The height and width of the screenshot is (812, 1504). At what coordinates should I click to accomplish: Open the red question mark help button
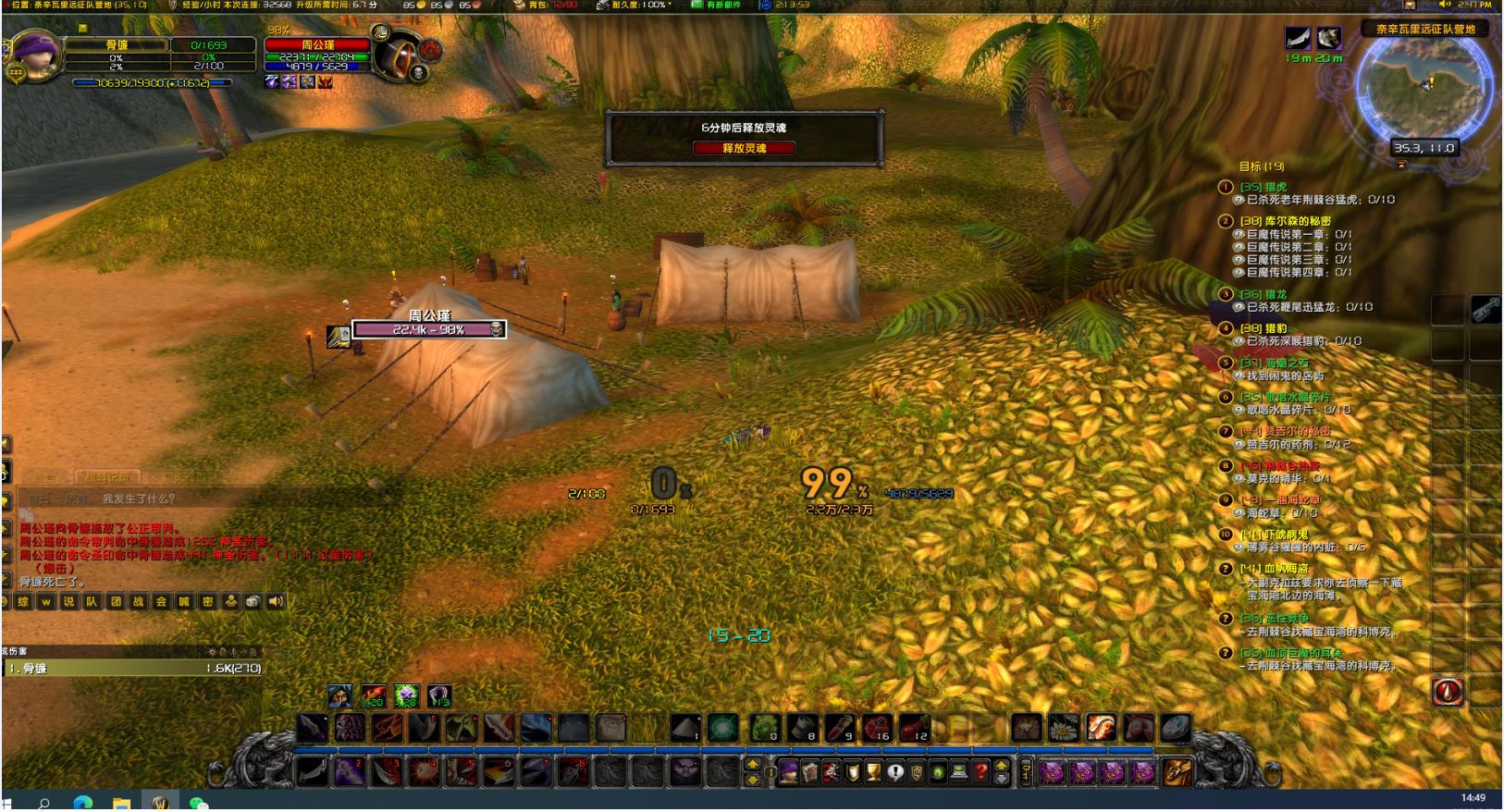980,771
